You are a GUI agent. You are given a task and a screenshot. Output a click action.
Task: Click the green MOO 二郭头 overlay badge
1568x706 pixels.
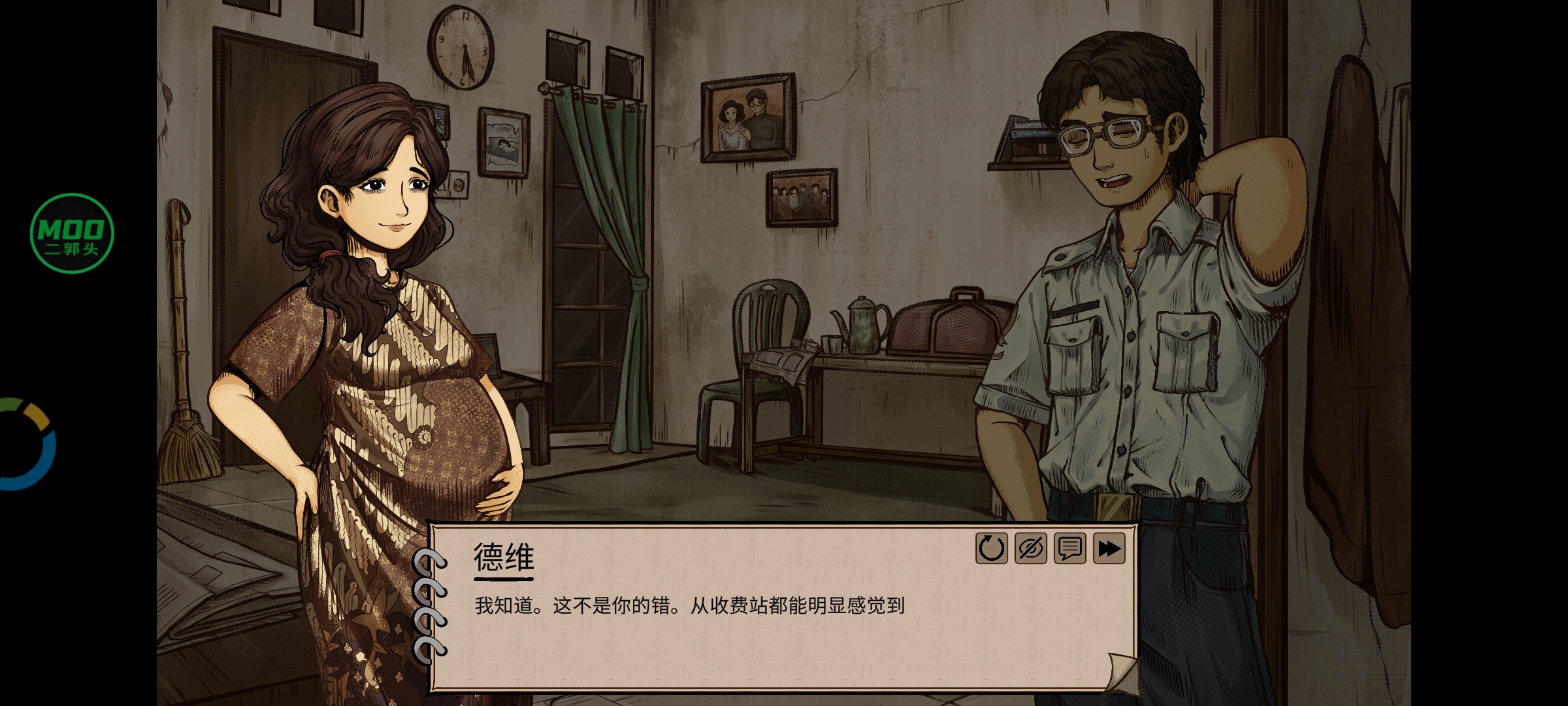click(x=72, y=233)
